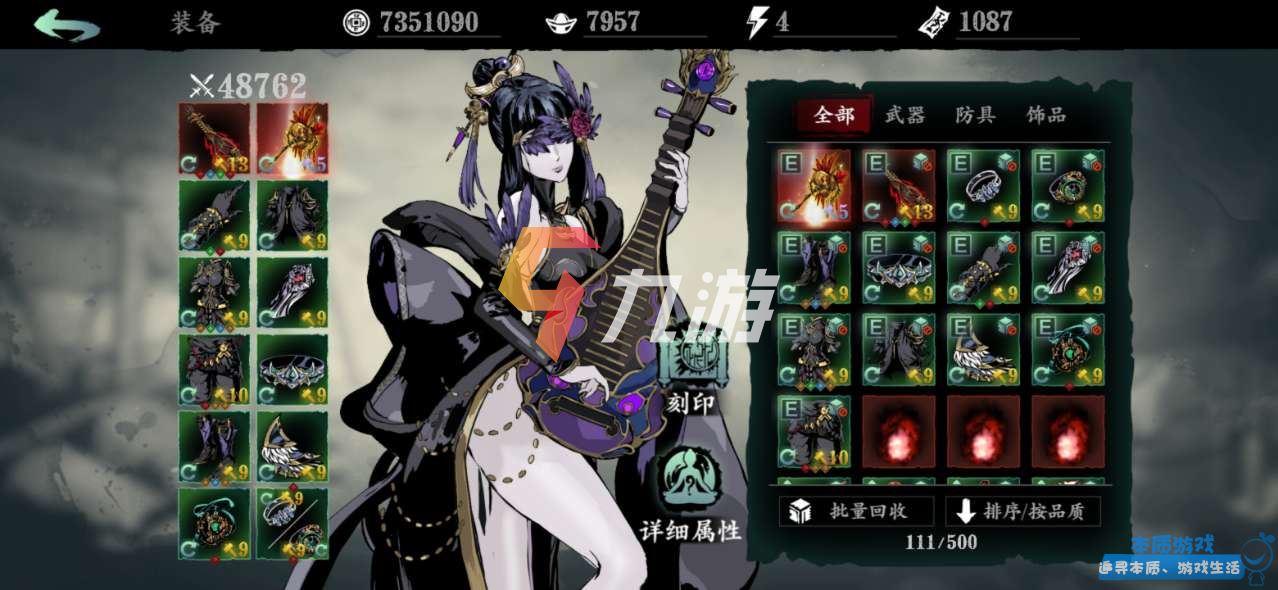The width and height of the screenshot is (1278, 590).
Task: Open the character's paired rings equipment slot
Action: (292, 523)
